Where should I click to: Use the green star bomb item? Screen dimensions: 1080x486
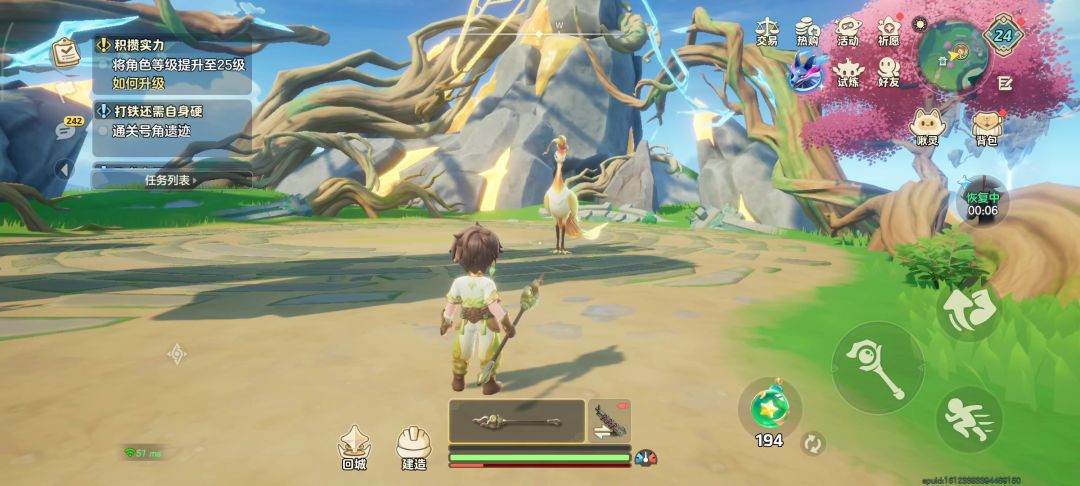[769, 407]
